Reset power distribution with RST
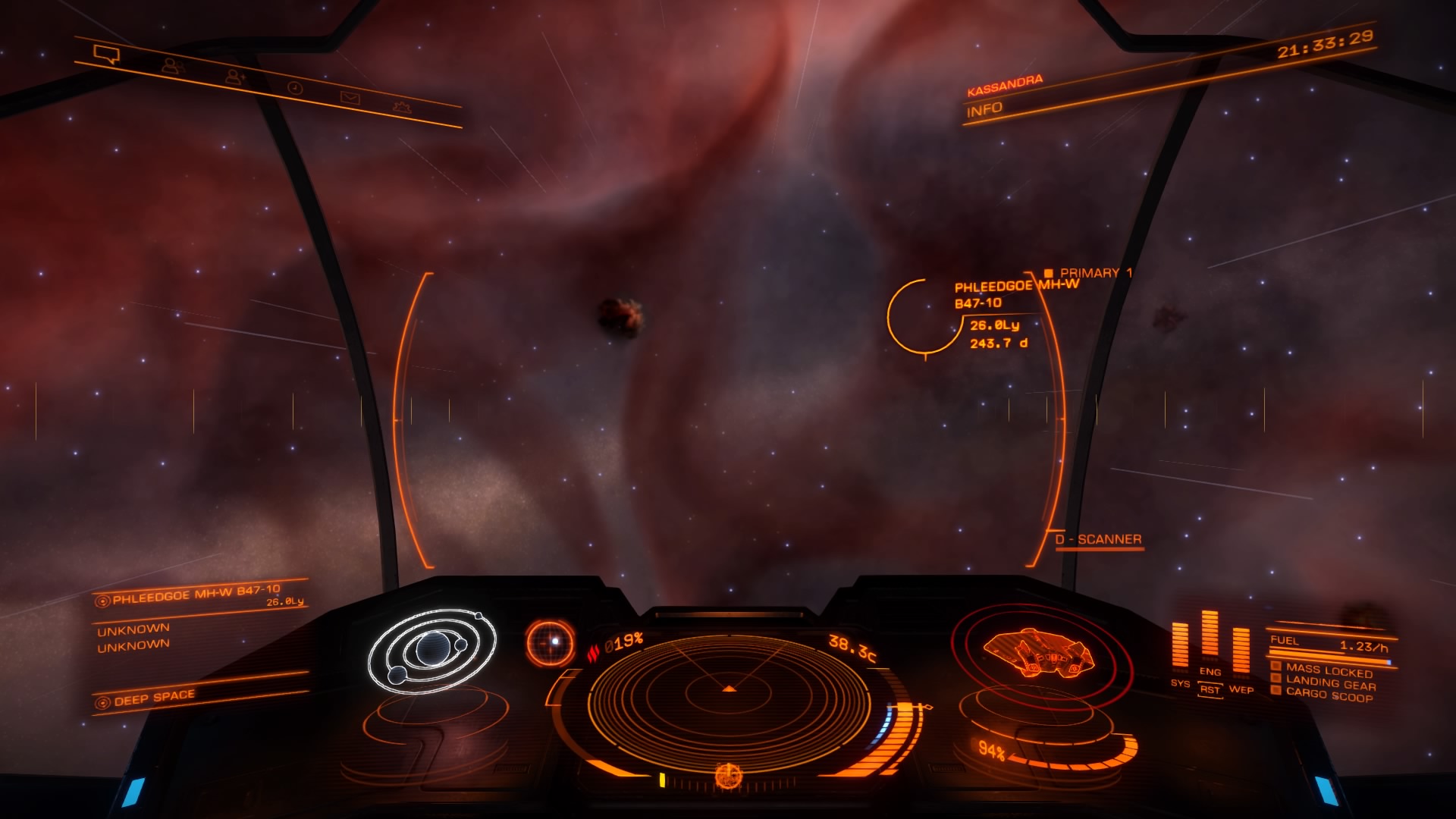Viewport: 1456px width, 819px height. [x=1210, y=690]
